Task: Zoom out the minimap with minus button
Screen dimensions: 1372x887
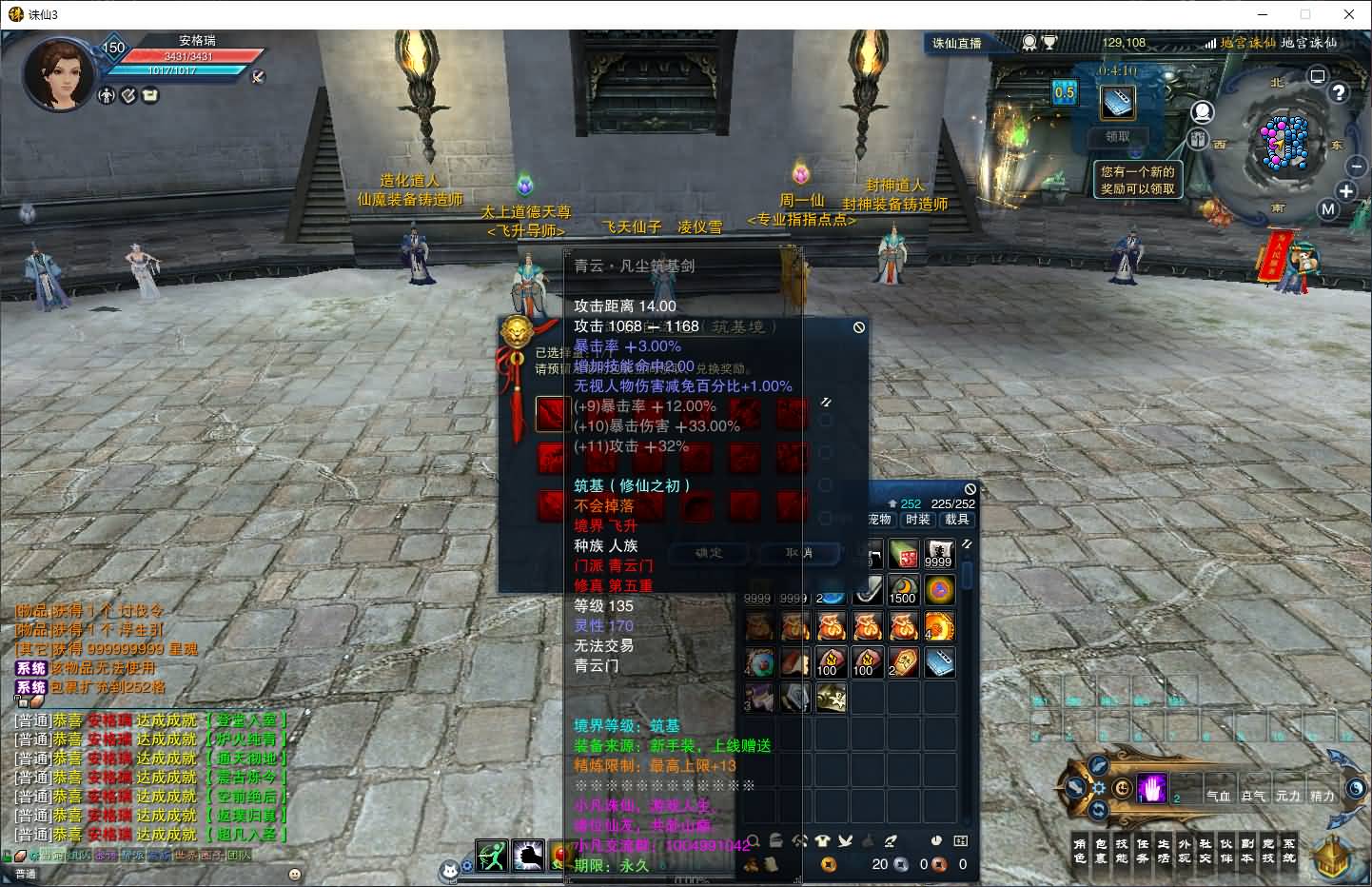Action: [1356, 166]
